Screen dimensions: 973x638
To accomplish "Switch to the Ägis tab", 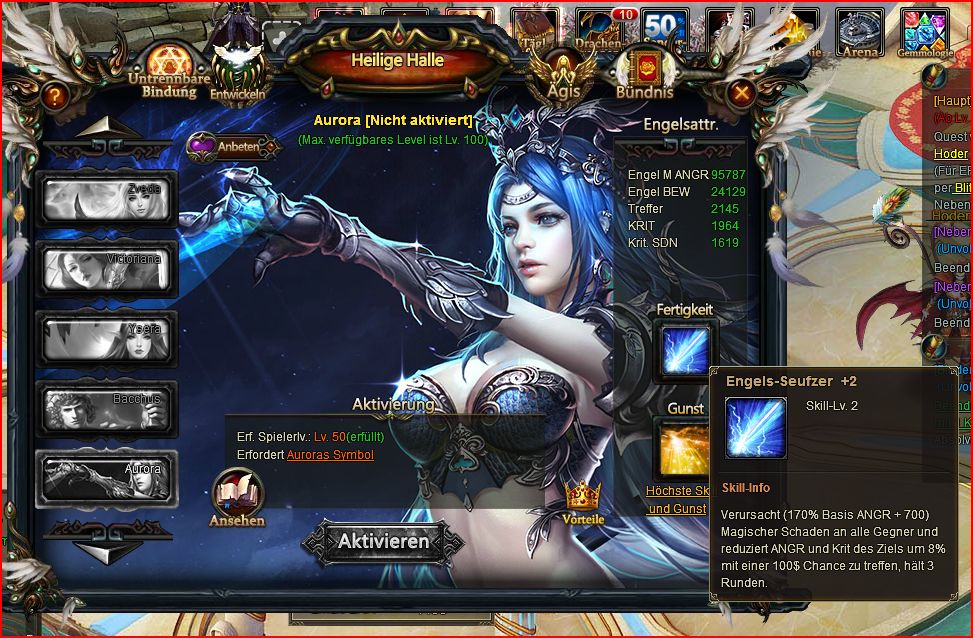I will (x=562, y=72).
